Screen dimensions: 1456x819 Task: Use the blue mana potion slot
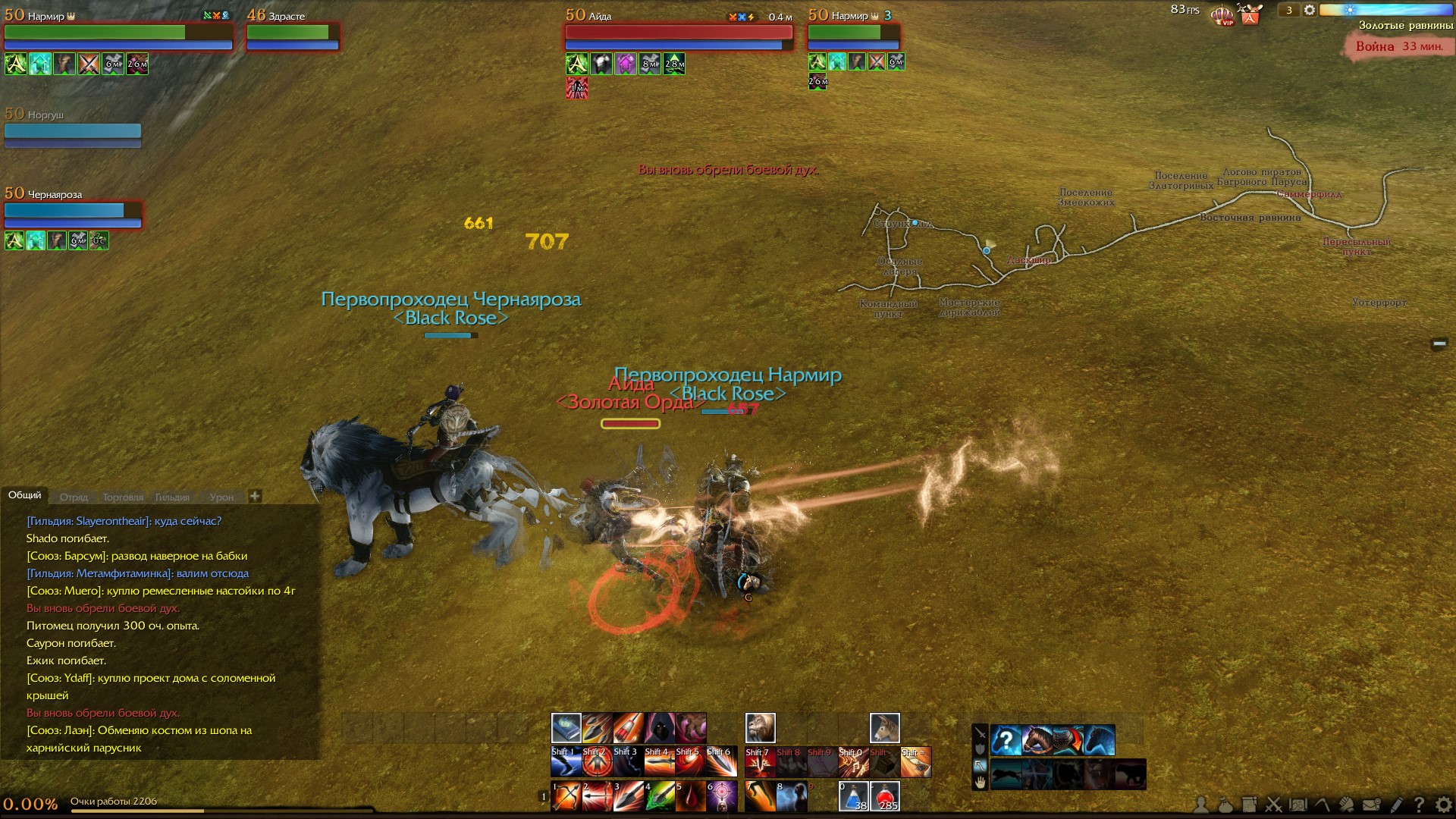(x=853, y=796)
